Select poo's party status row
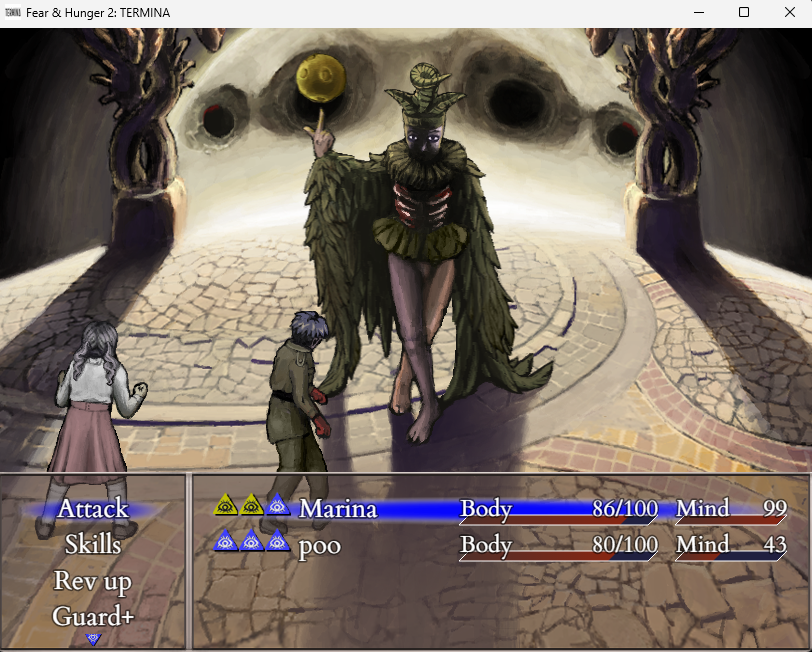Viewport: 812px width, 652px height. pyautogui.click(x=500, y=545)
